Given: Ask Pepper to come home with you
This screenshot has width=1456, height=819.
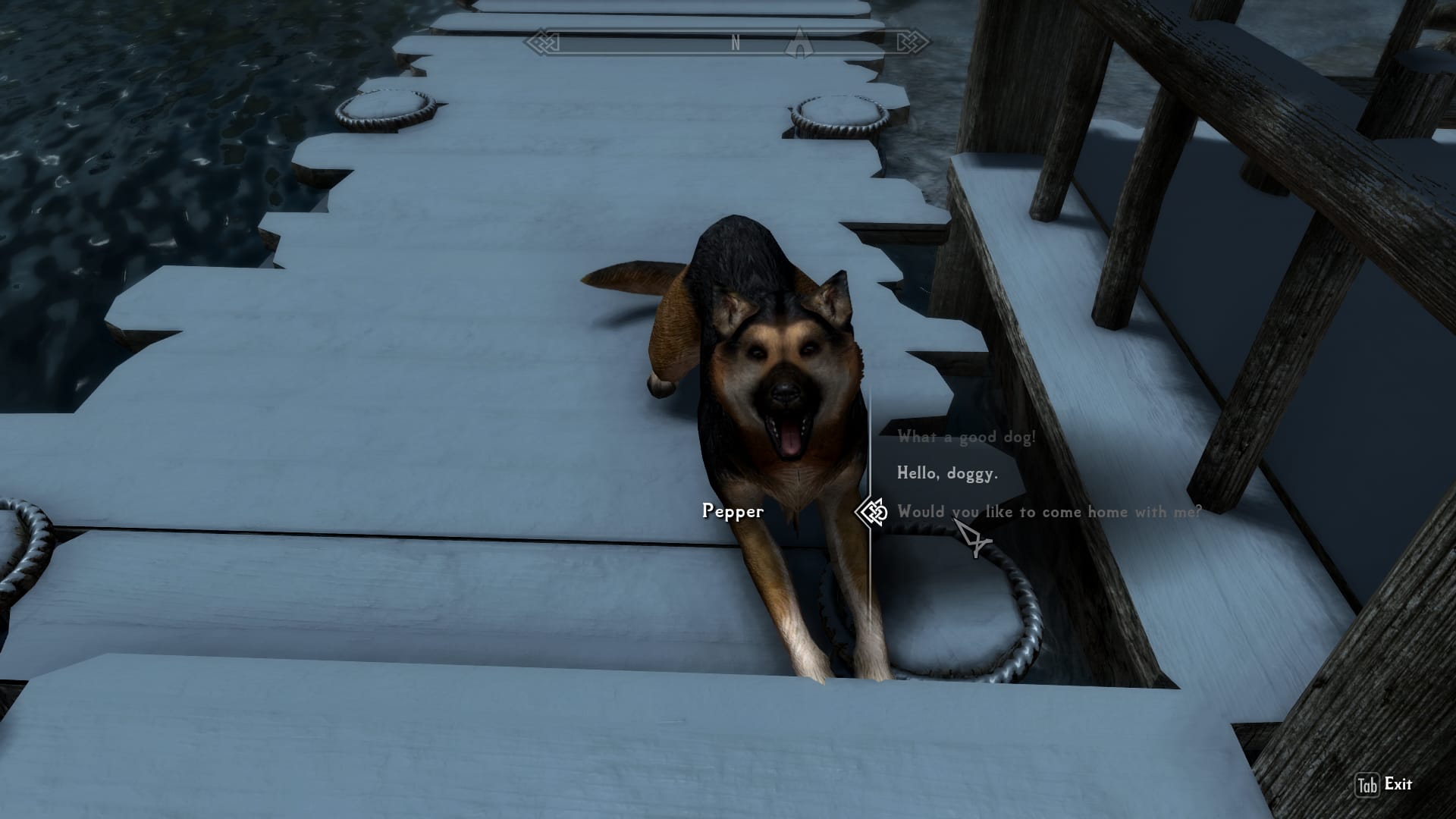Looking at the screenshot, I should click(1049, 512).
